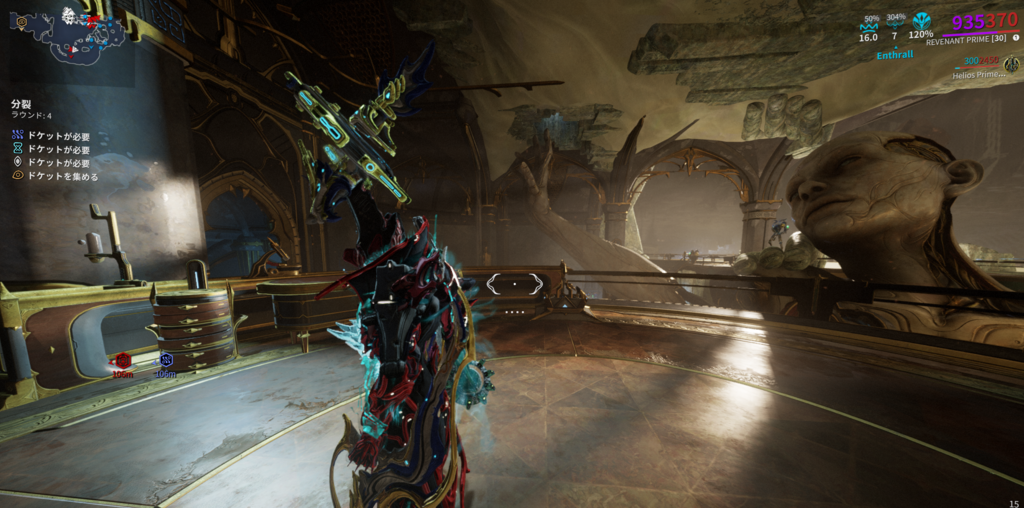This screenshot has width=1024, height=508.
Task: Select the teal hourglass docket objective icon
Action: (x=18, y=149)
